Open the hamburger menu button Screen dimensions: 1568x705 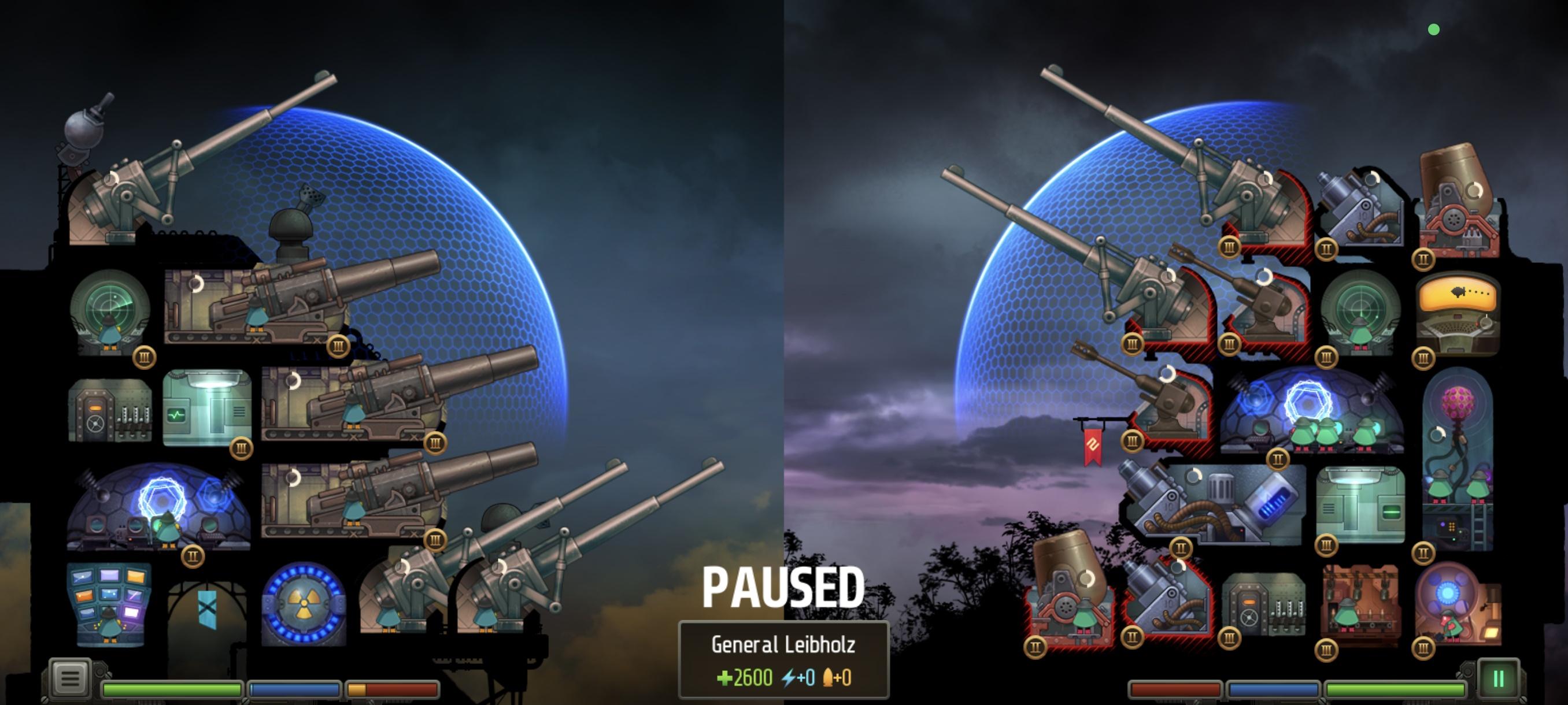click(x=69, y=677)
